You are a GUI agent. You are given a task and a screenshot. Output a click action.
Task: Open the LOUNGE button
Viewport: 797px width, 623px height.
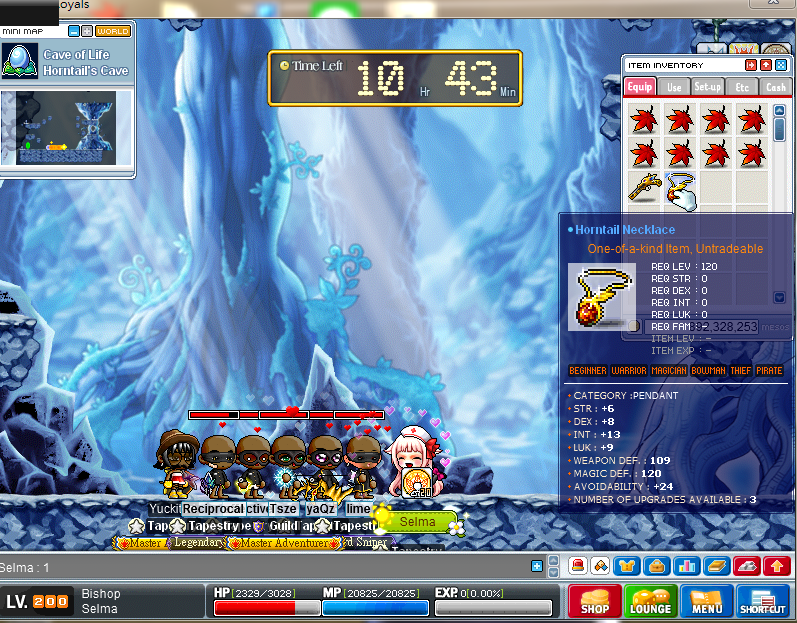650,601
